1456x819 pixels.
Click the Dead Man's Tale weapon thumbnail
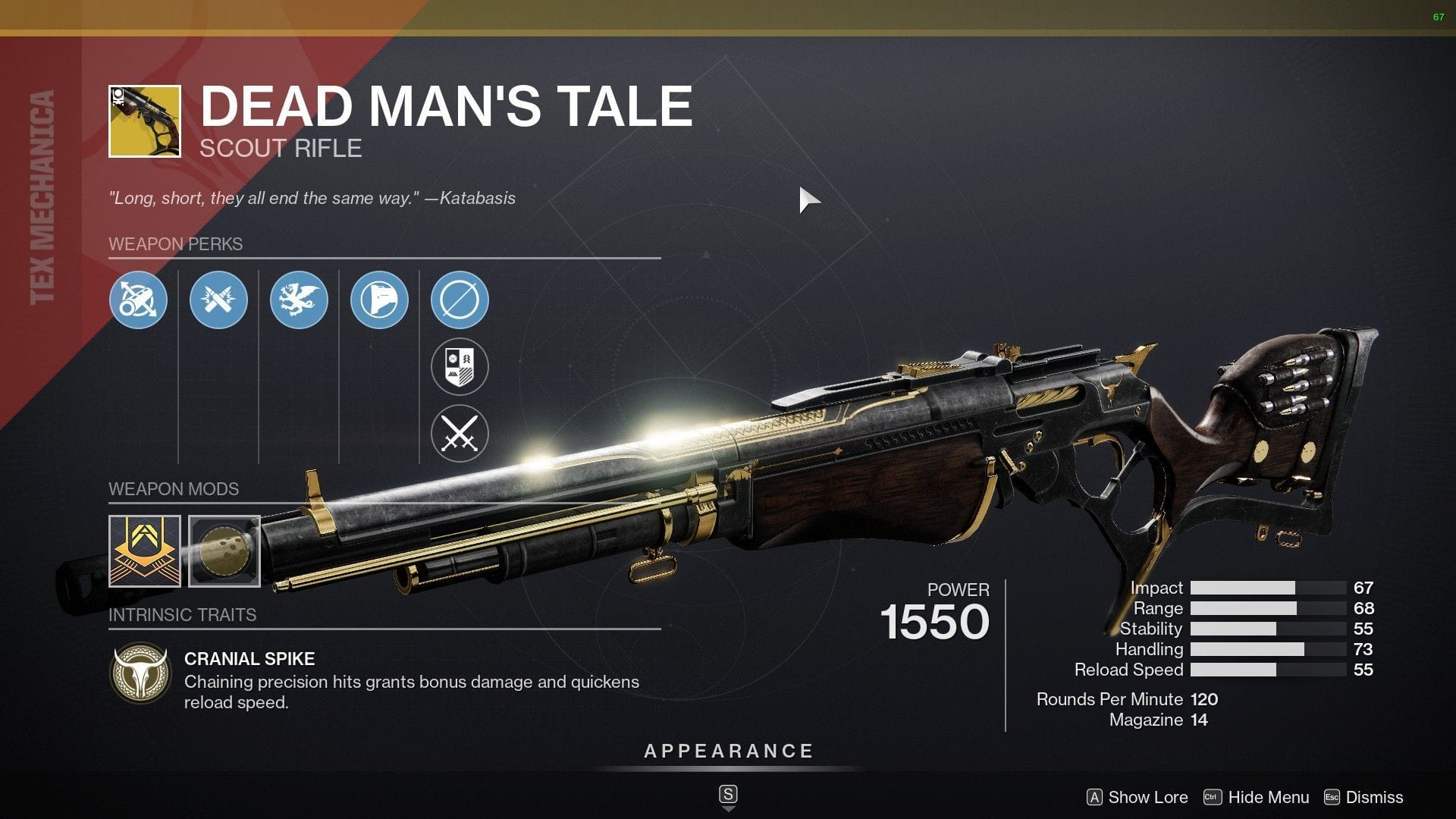(x=144, y=121)
